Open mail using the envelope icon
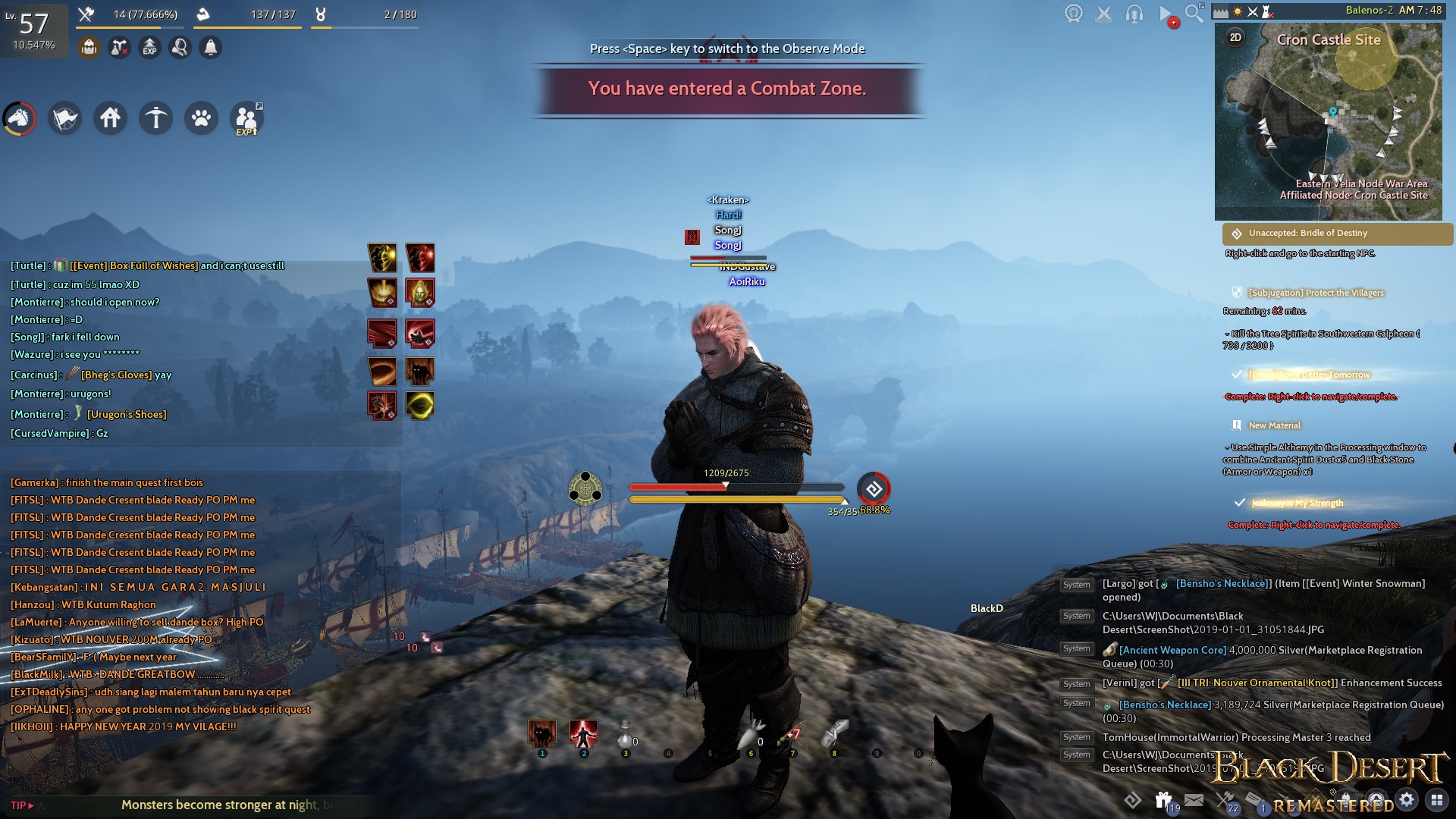This screenshot has width=1456, height=819. [x=1194, y=798]
